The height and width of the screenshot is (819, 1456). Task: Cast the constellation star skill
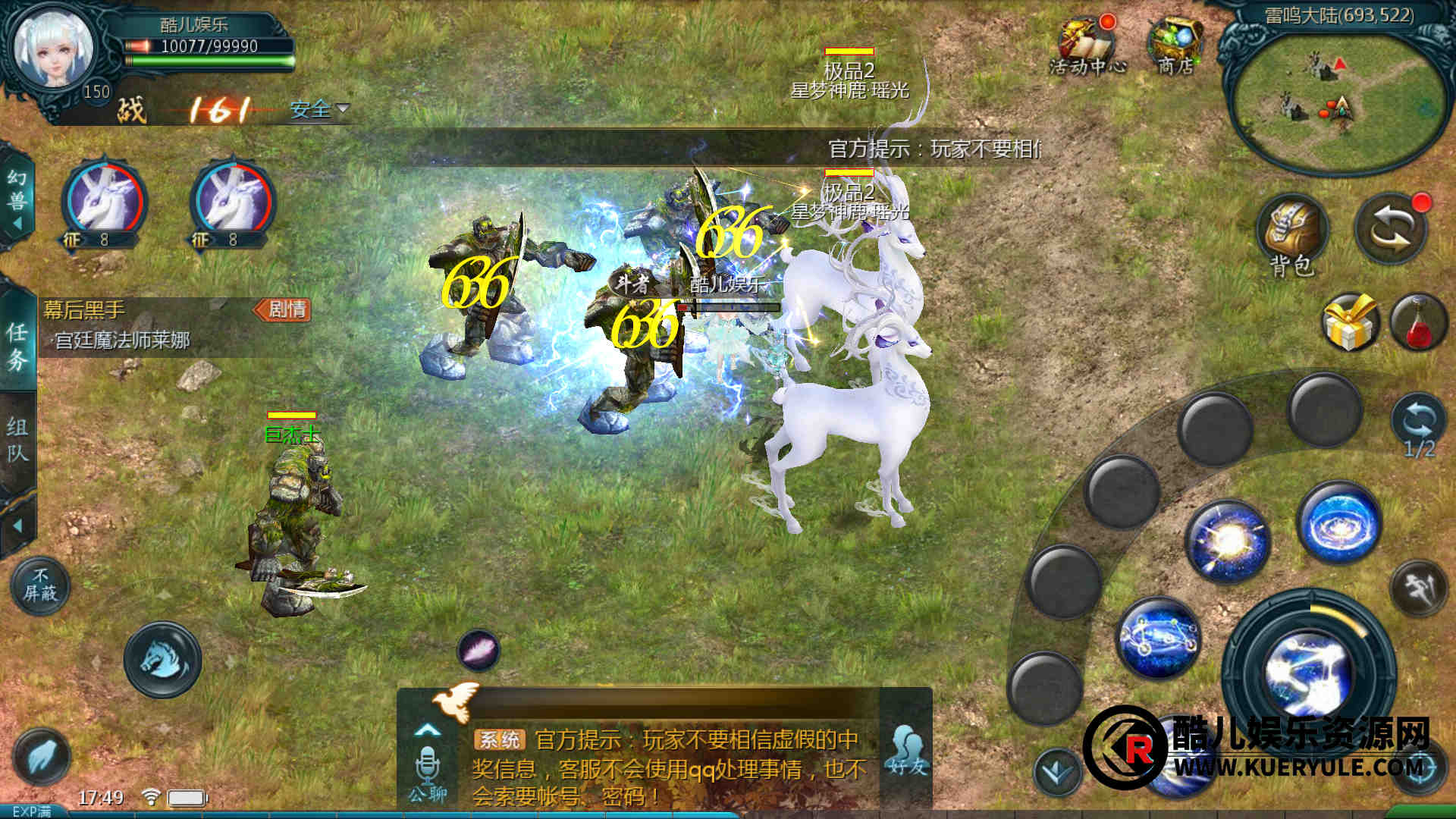[1158, 637]
